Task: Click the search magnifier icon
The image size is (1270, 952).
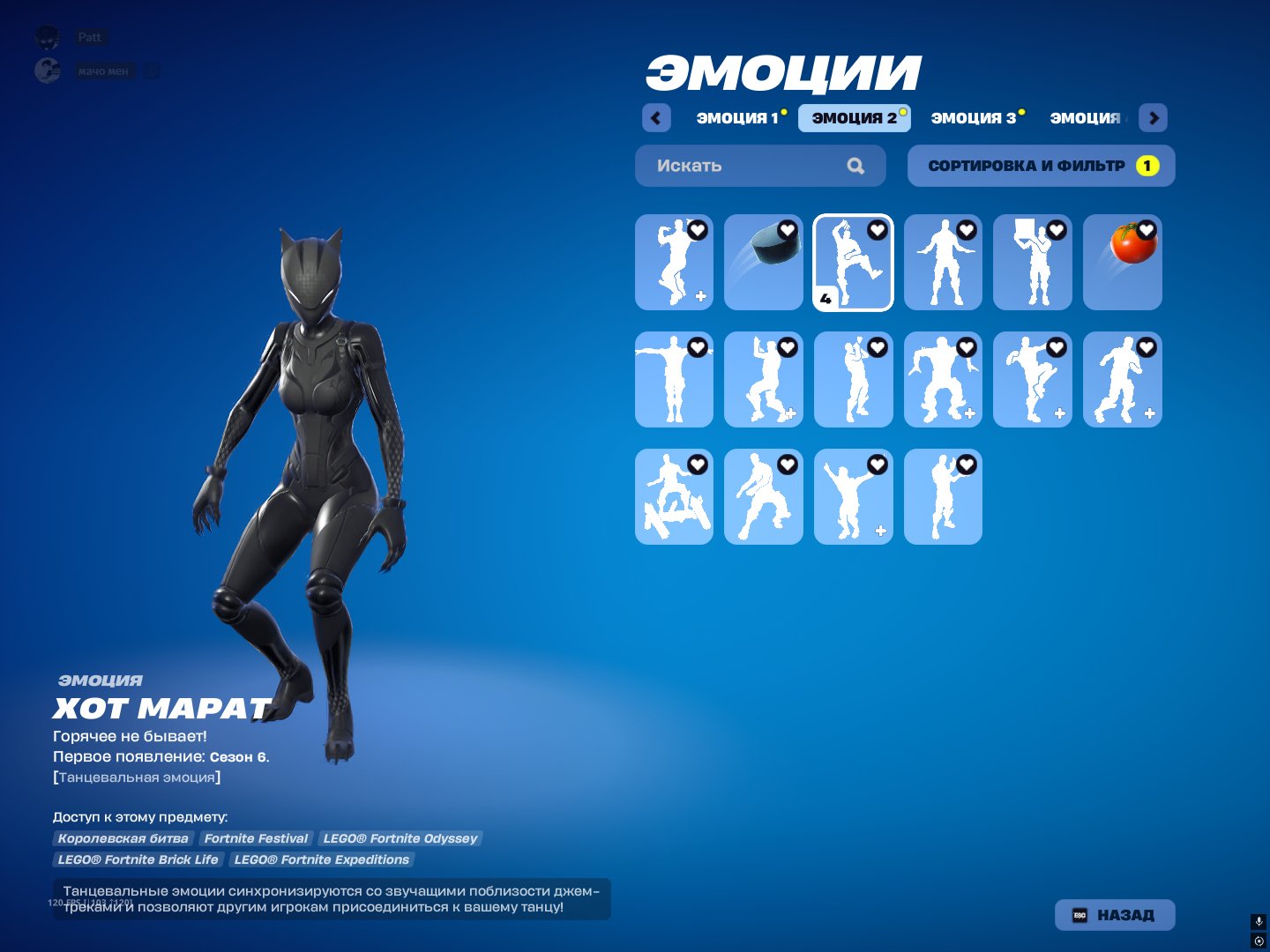Action: (855, 165)
